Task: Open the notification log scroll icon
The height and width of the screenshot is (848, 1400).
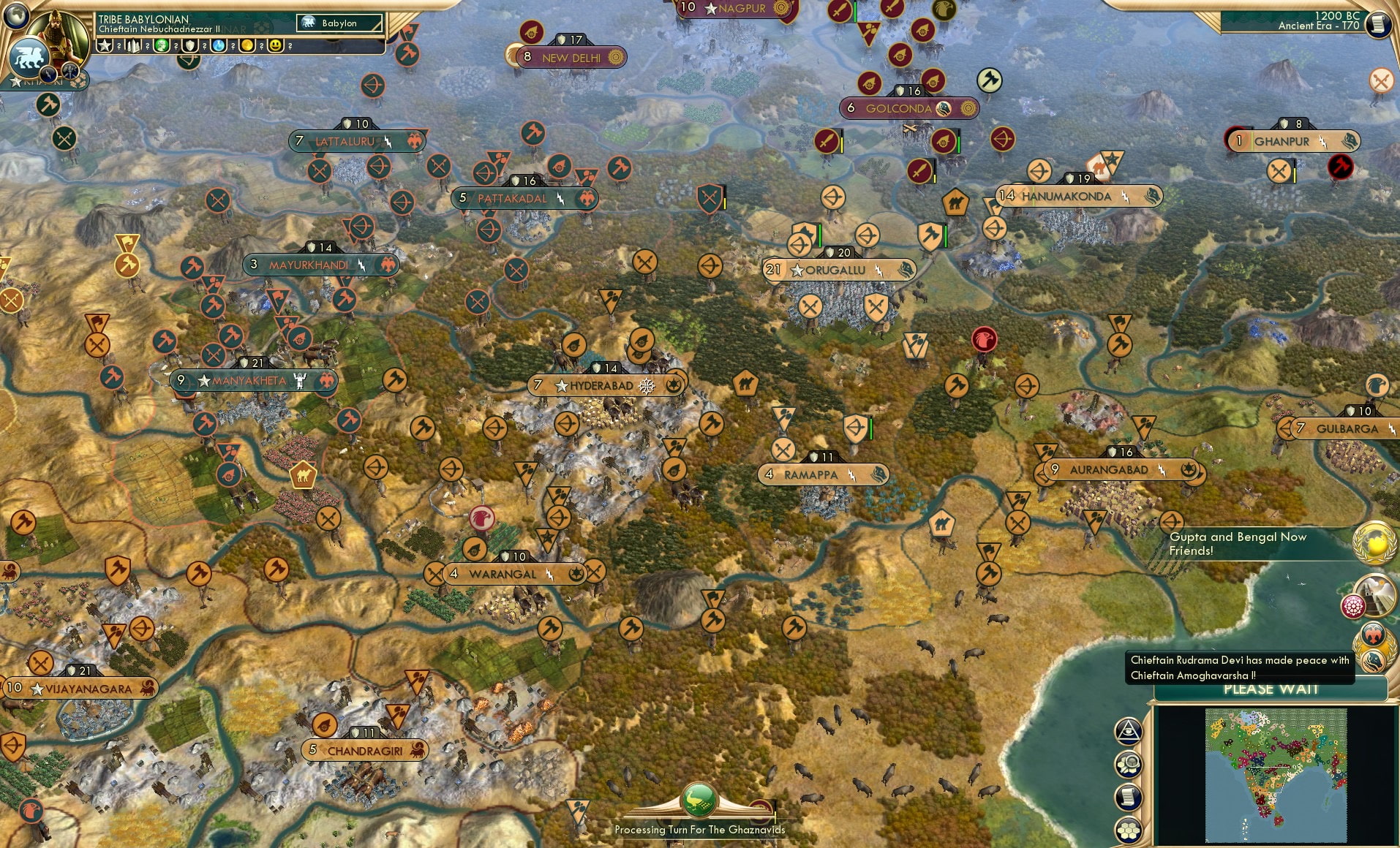Action: click(x=1129, y=798)
